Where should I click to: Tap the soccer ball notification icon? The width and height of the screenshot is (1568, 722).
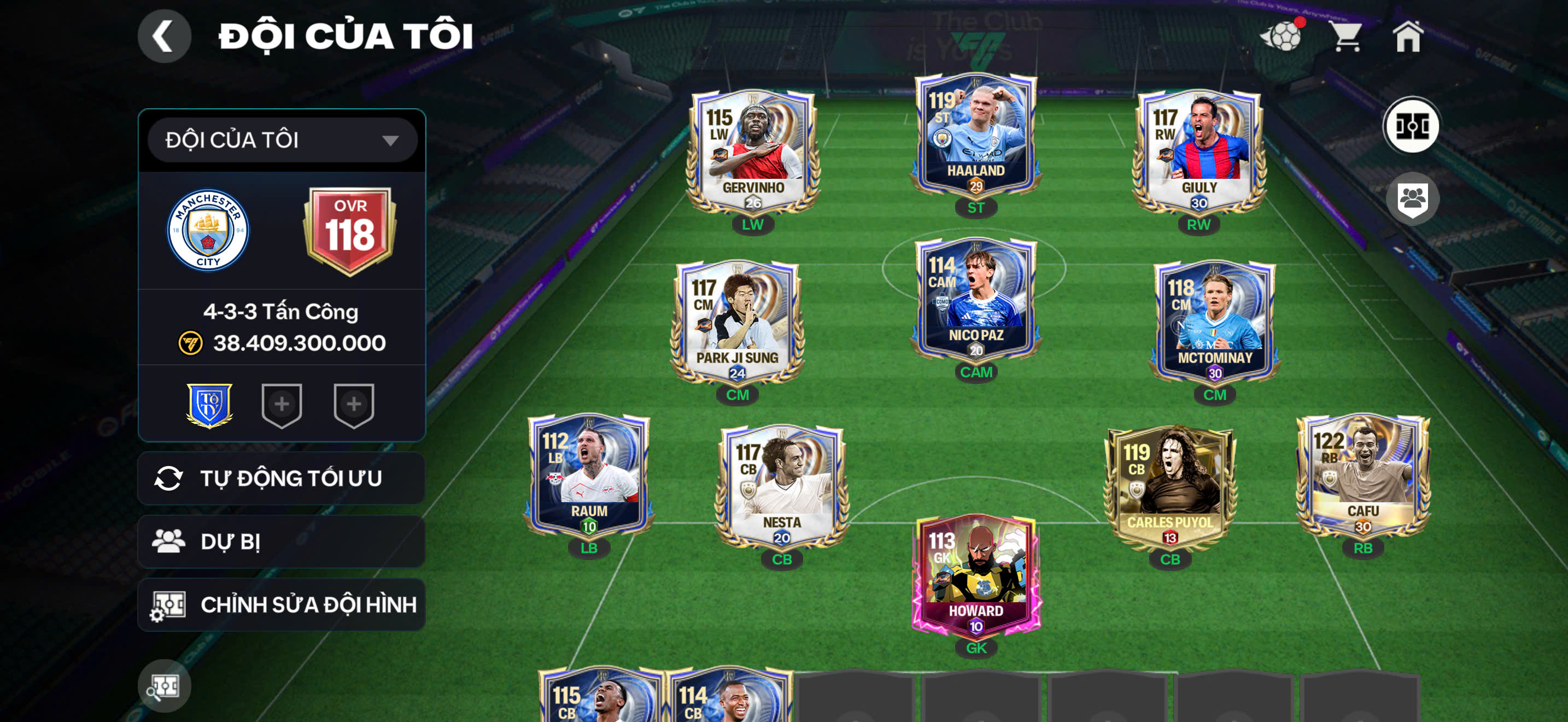click(1282, 37)
